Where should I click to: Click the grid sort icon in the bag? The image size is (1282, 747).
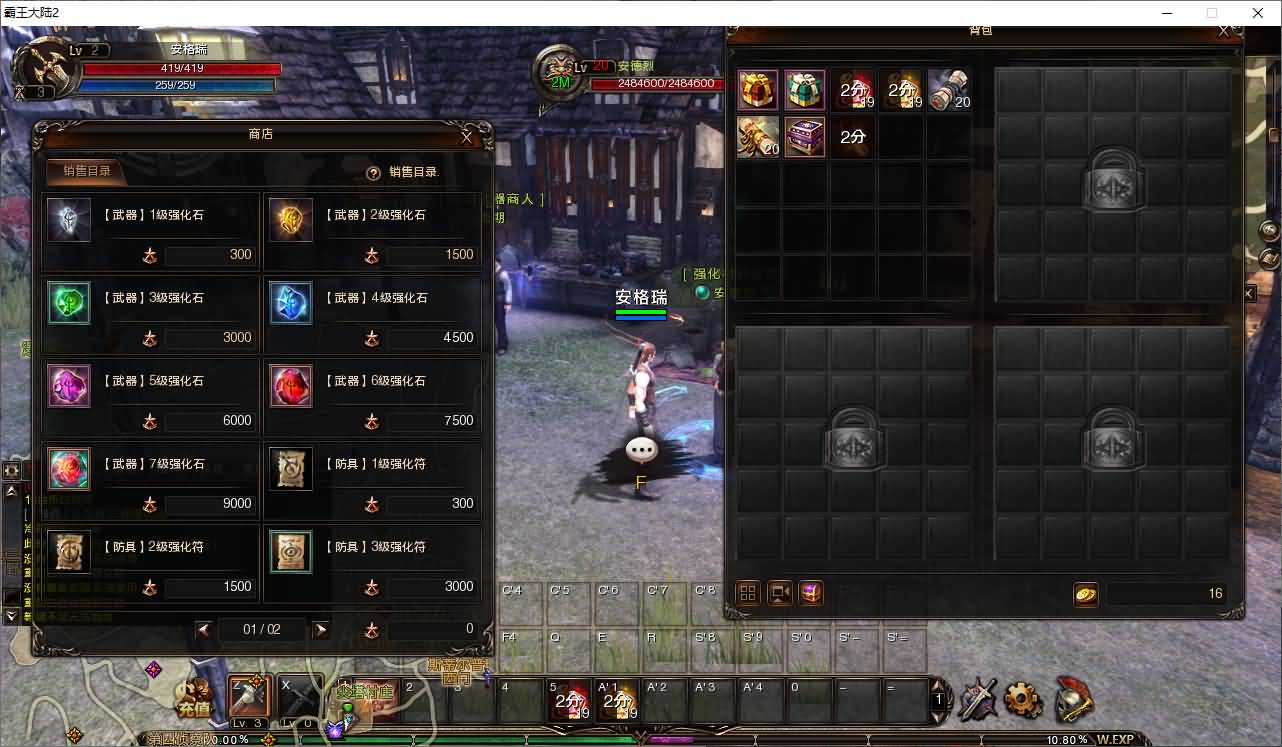tap(747, 593)
